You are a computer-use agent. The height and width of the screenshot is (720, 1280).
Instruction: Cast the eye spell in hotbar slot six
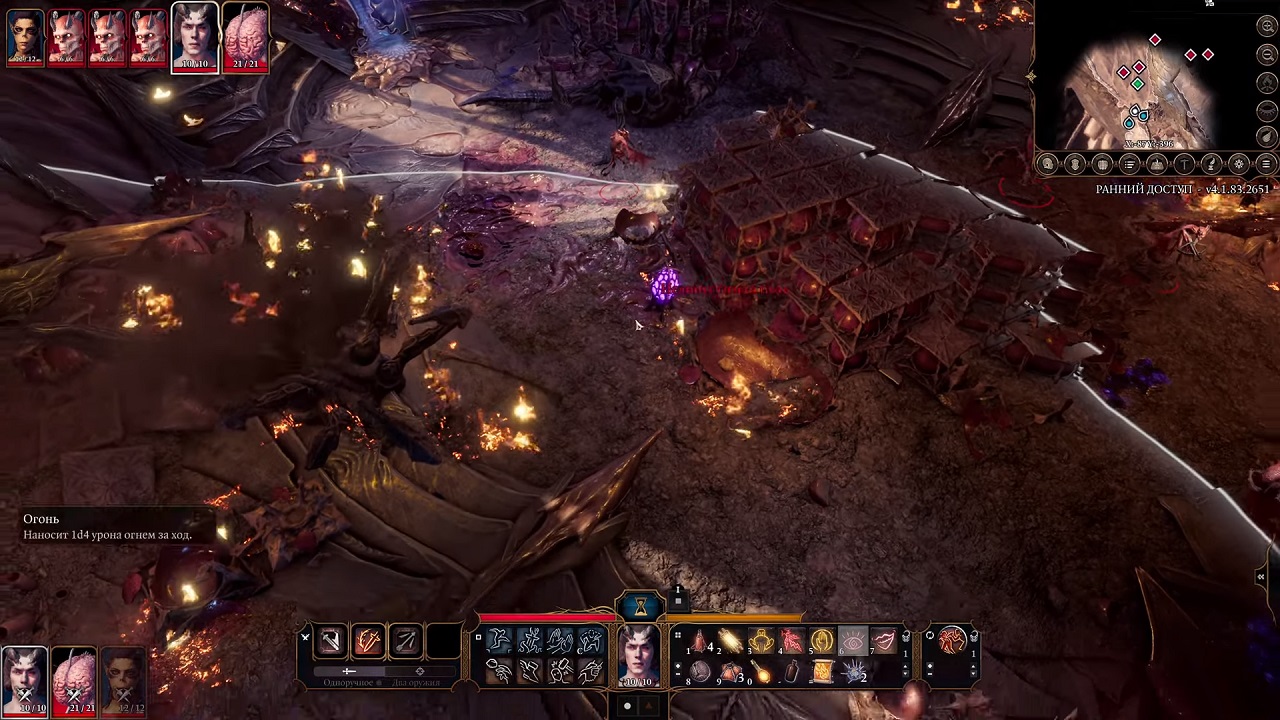[x=852, y=641]
